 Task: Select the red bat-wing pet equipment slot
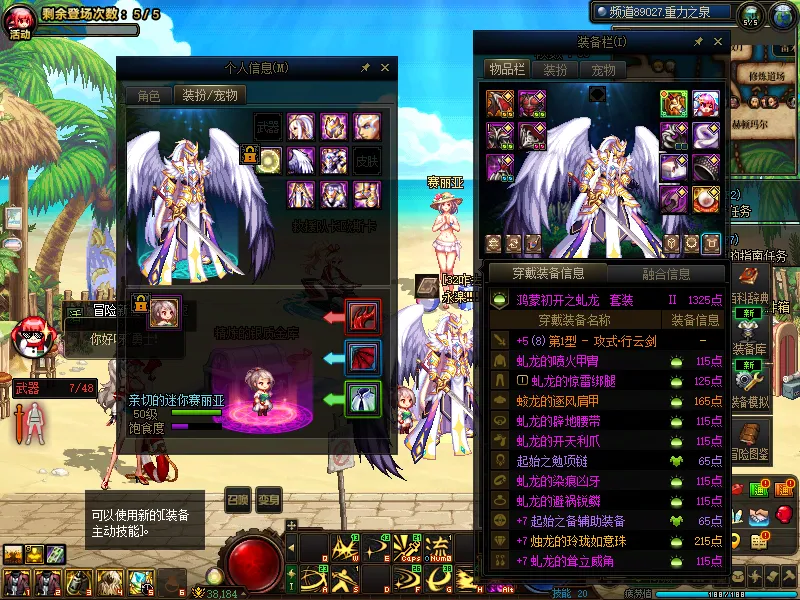pyautogui.click(x=362, y=357)
